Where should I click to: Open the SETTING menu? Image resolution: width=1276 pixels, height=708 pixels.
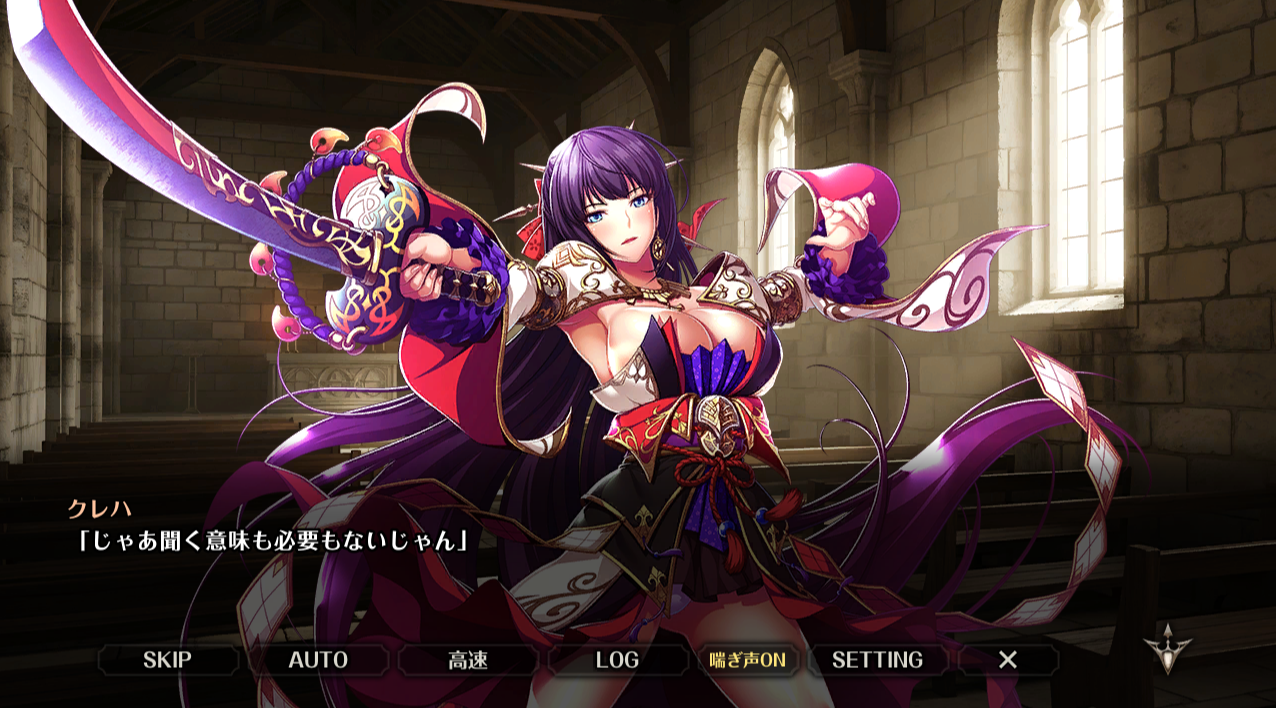(877, 660)
